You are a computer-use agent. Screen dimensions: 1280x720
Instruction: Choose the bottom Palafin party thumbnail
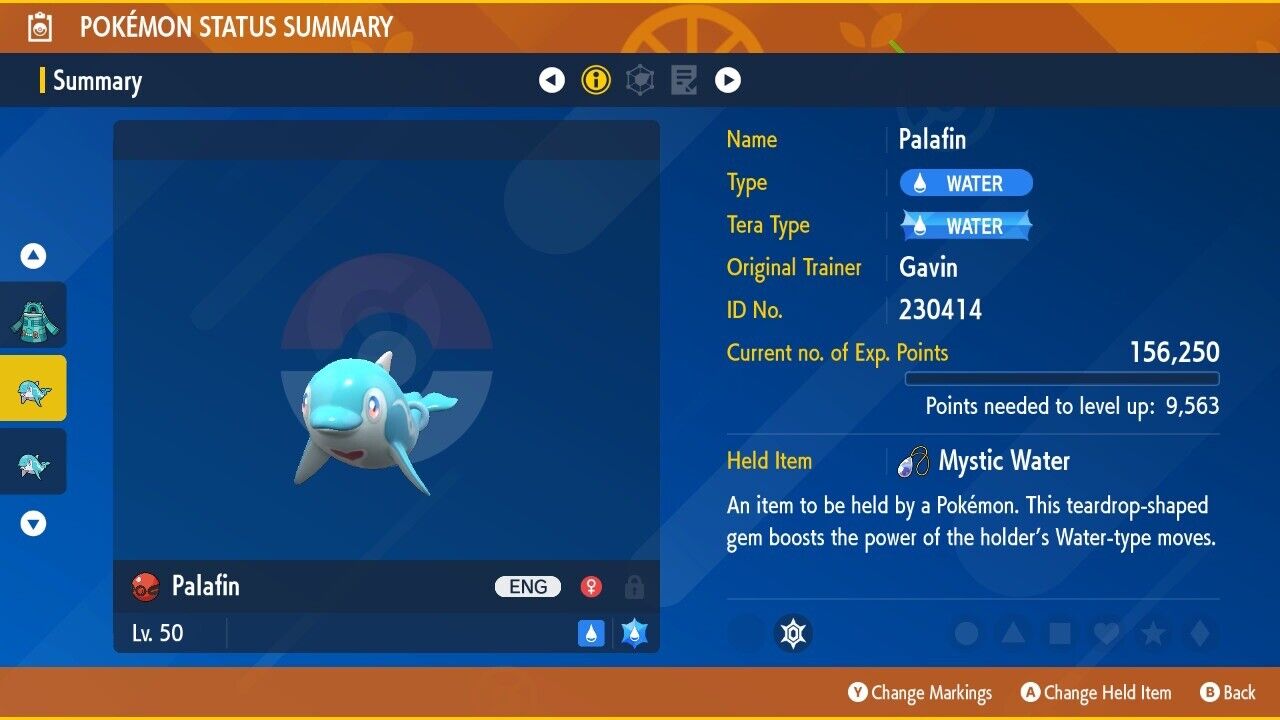34,461
